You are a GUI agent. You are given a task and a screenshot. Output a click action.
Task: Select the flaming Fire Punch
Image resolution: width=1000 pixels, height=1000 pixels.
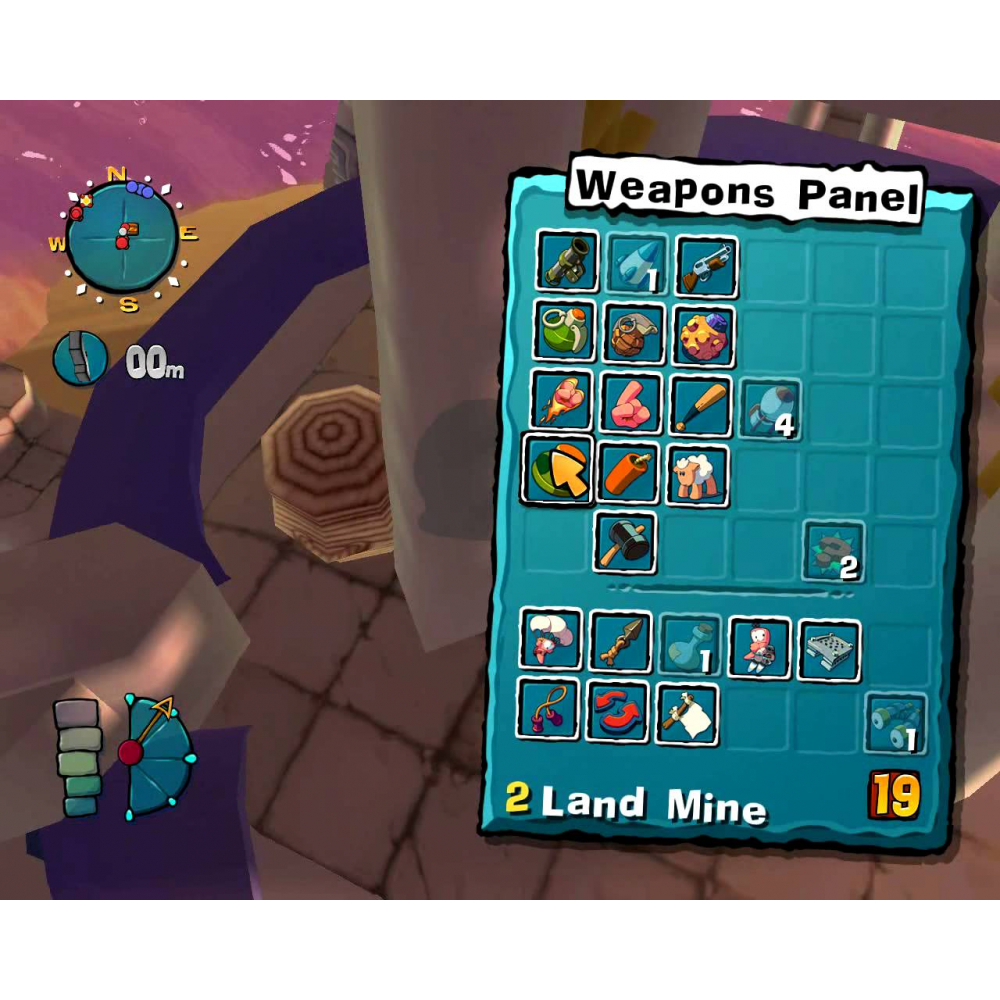(x=561, y=402)
